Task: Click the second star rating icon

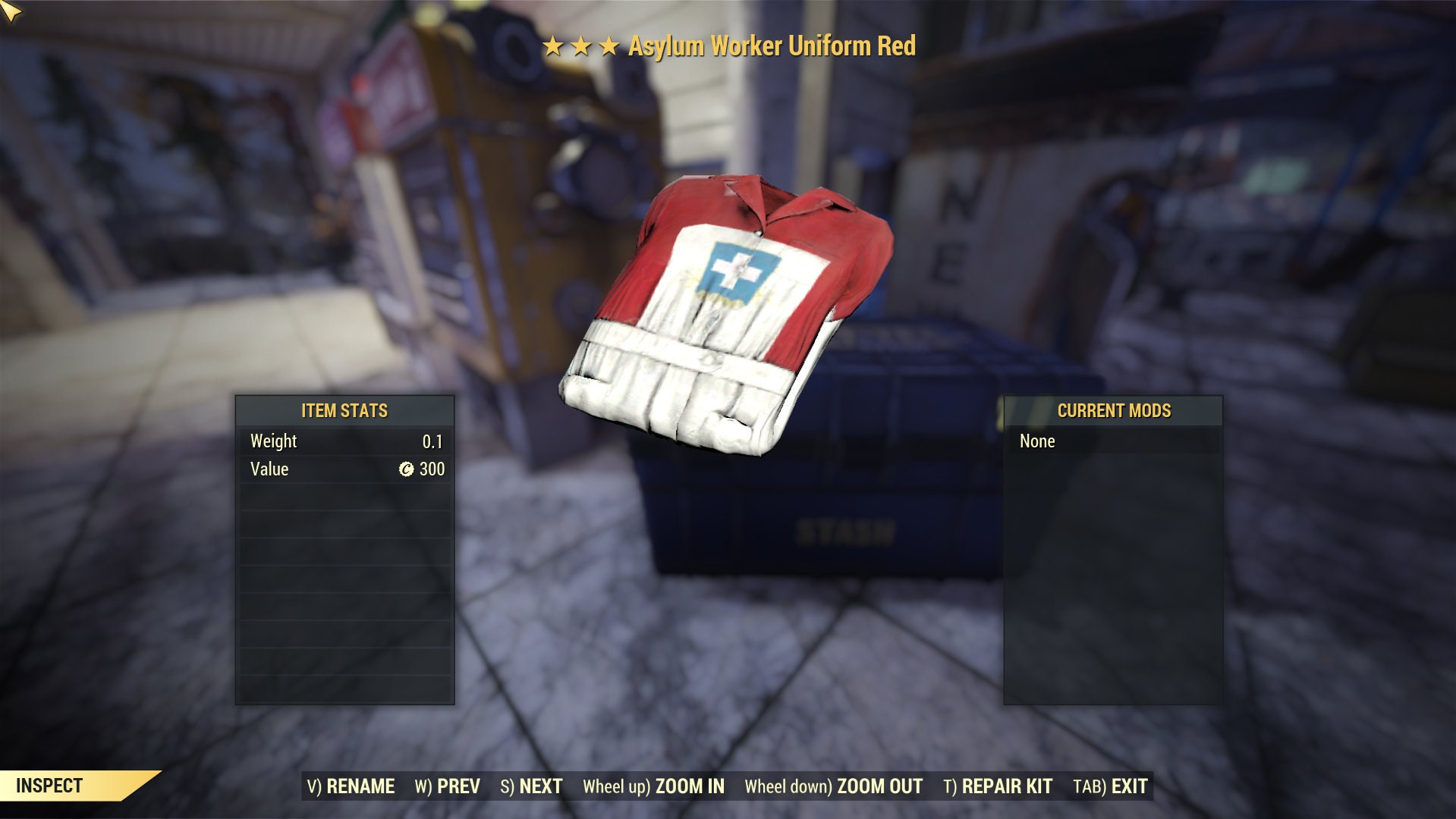Action: pyautogui.click(x=581, y=47)
